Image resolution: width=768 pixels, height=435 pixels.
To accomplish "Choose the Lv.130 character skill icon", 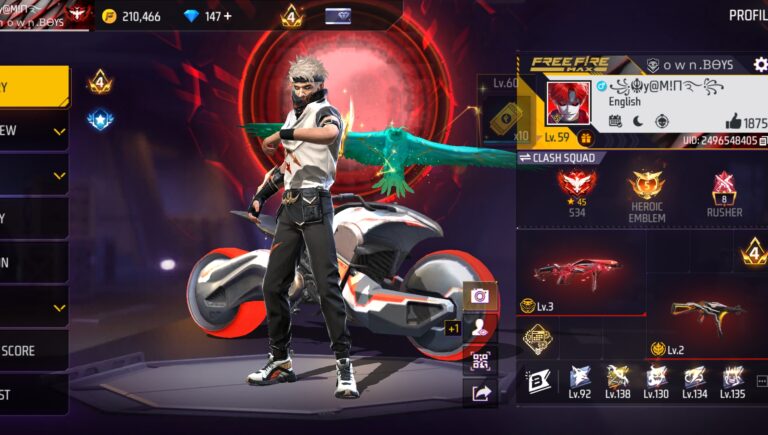I will point(656,378).
